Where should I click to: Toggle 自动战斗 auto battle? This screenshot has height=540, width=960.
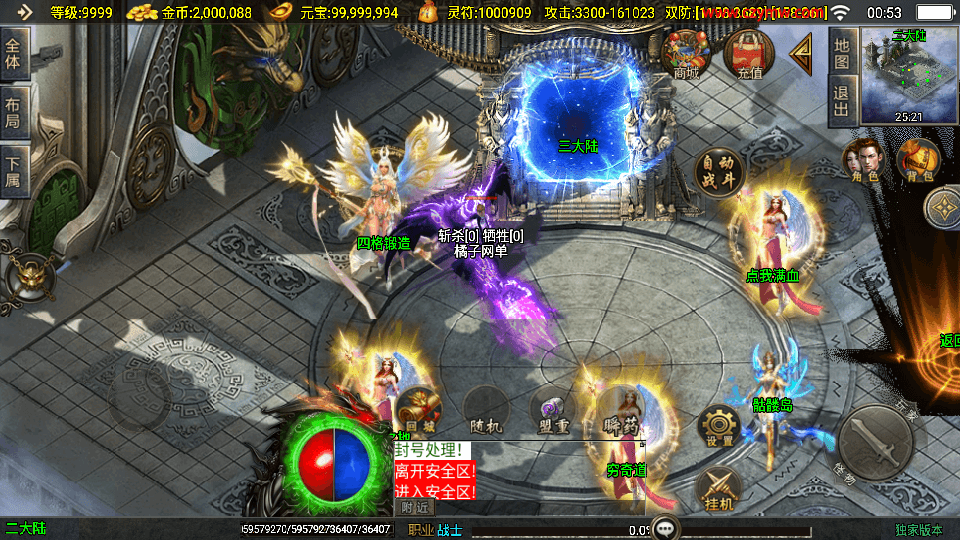720,172
